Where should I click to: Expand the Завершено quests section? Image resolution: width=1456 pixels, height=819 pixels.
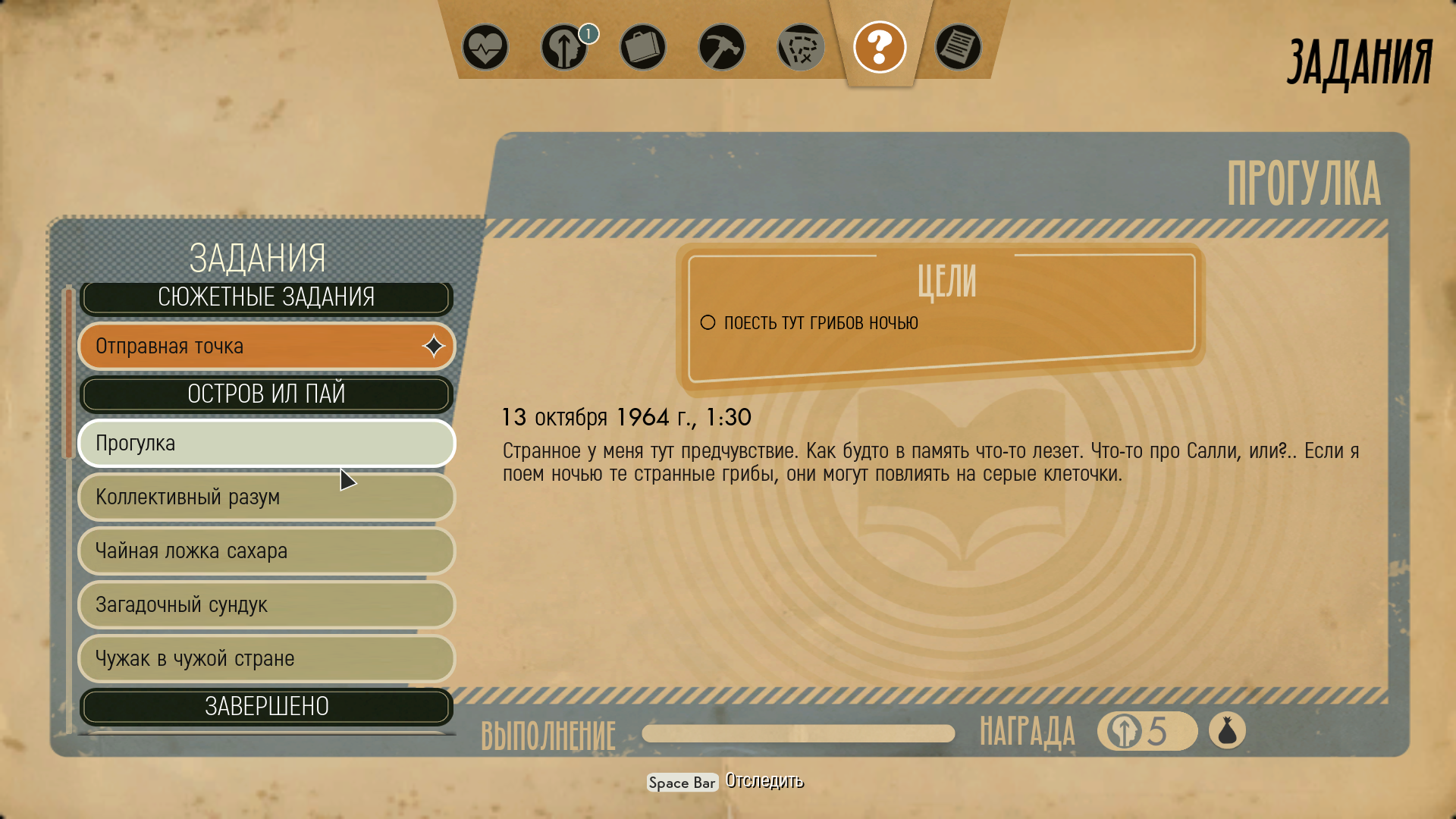click(266, 707)
